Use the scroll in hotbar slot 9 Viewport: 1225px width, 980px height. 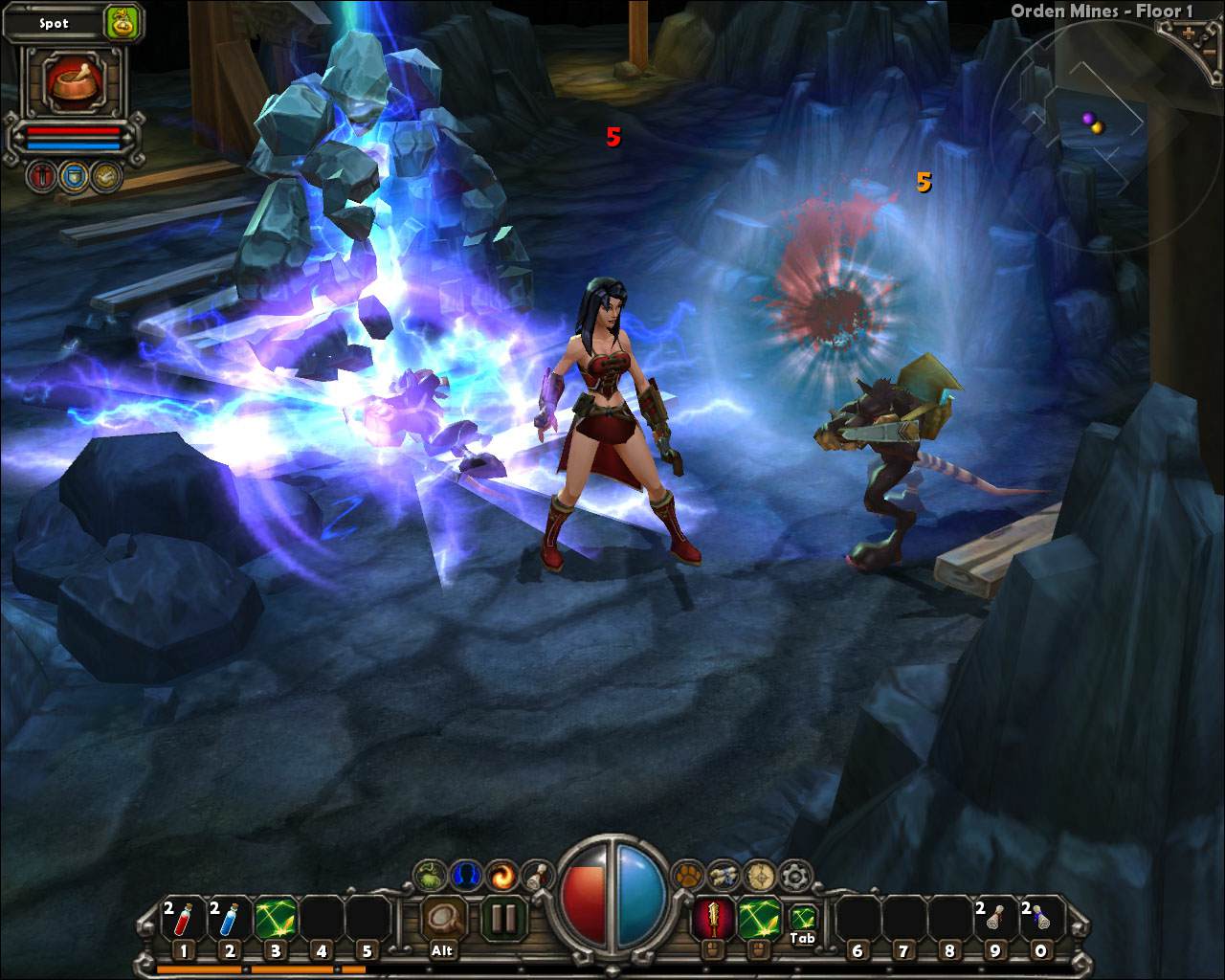pos(994,920)
